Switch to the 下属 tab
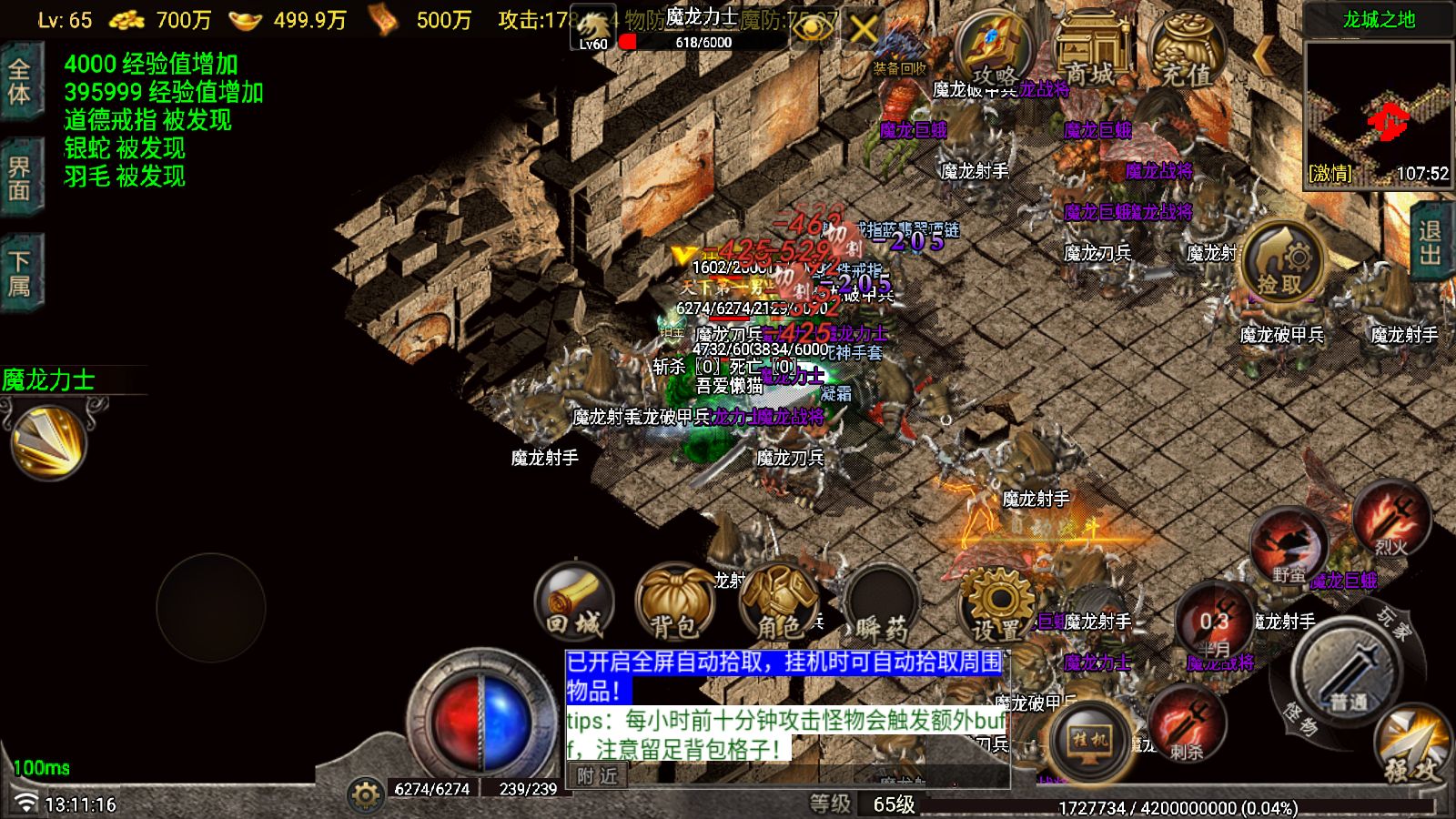The height and width of the screenshot is (819, 1456). (20, 273)
